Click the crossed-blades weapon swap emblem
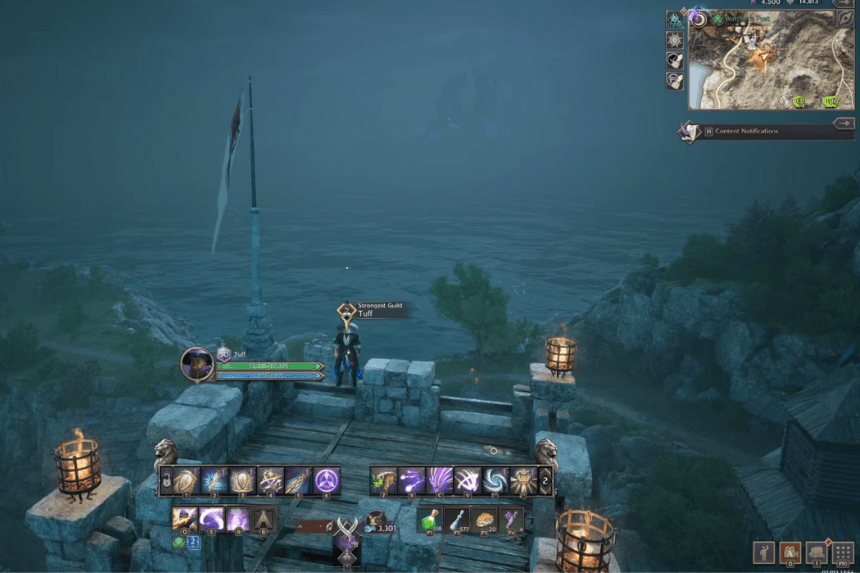 coord(346,527)
